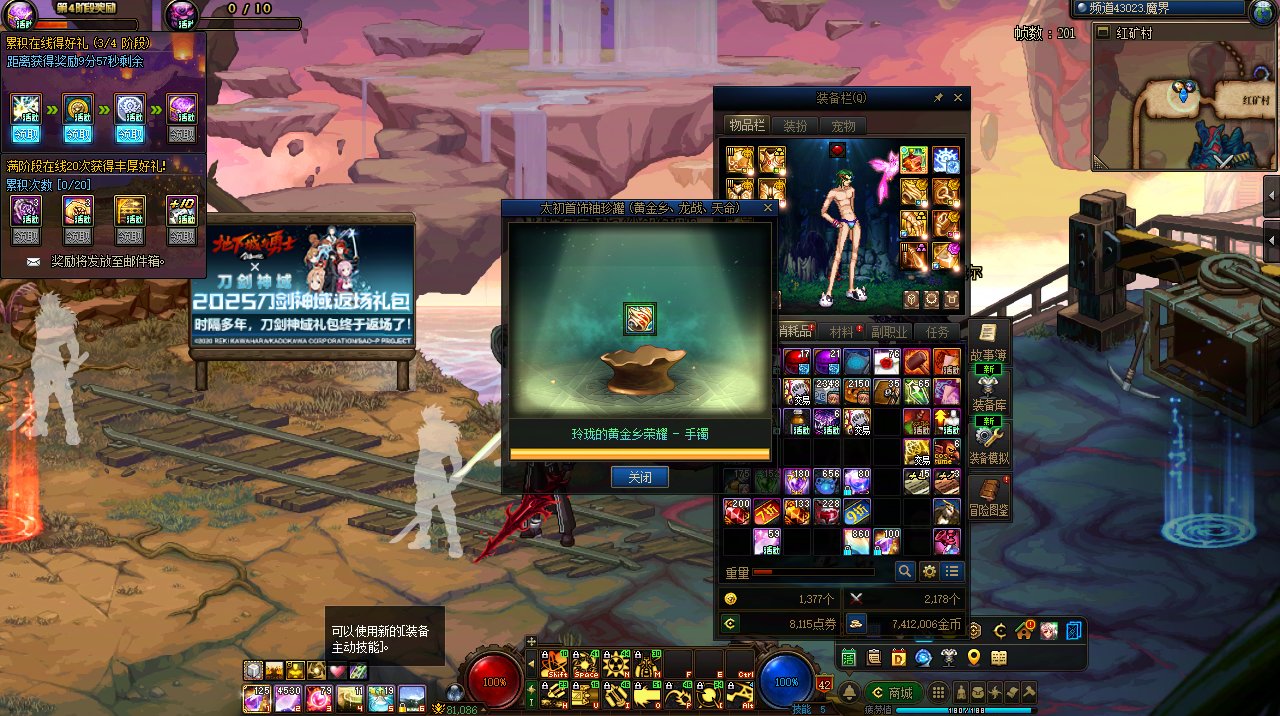This screenshot has width=1280, height=716.
Task: Click the orange map pin icon
Action: (x=973, y=657)
